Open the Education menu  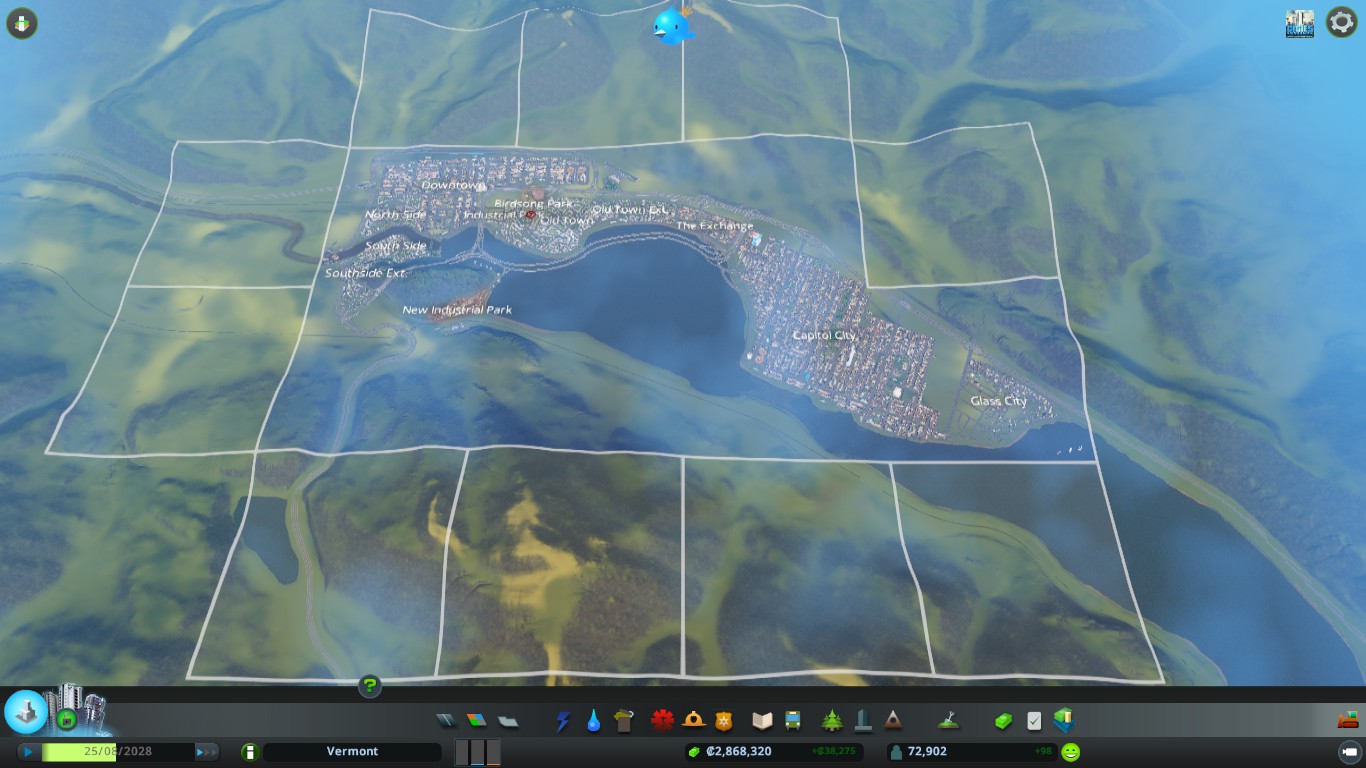pyautogui.click(x=763, y=720)
